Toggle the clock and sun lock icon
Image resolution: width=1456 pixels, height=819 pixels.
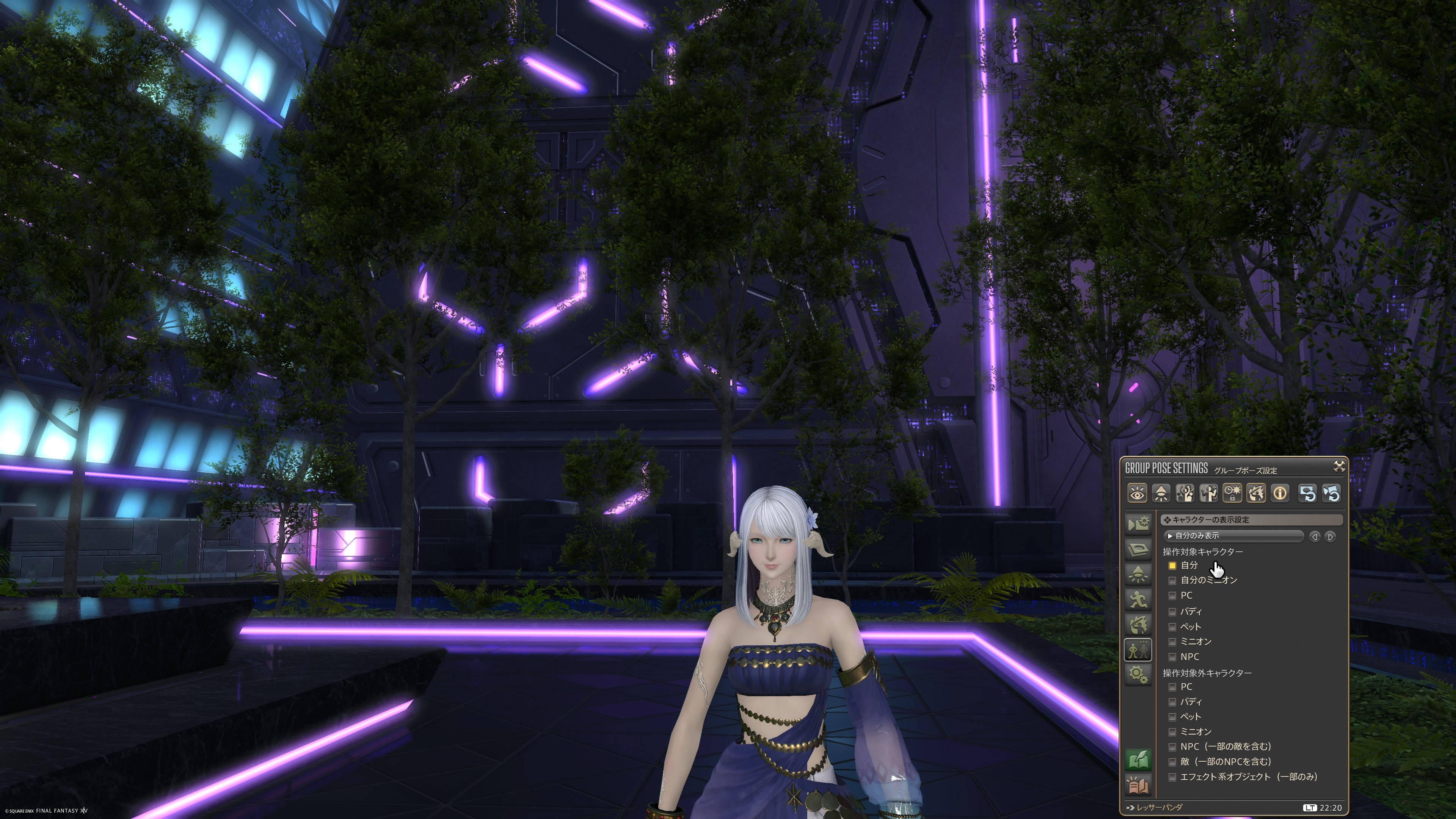pos(1232,493)
